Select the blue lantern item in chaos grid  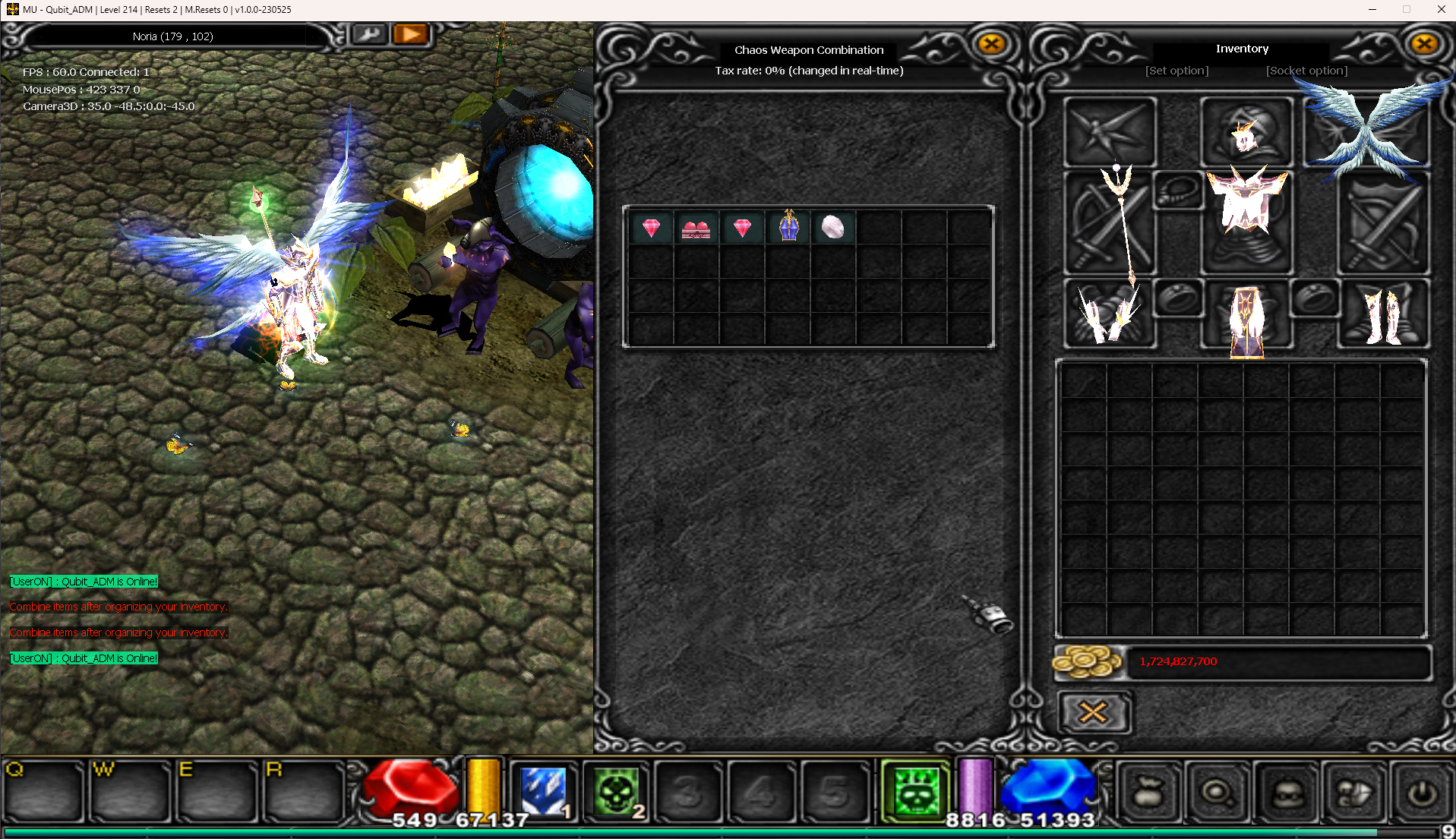pos(788,226)
